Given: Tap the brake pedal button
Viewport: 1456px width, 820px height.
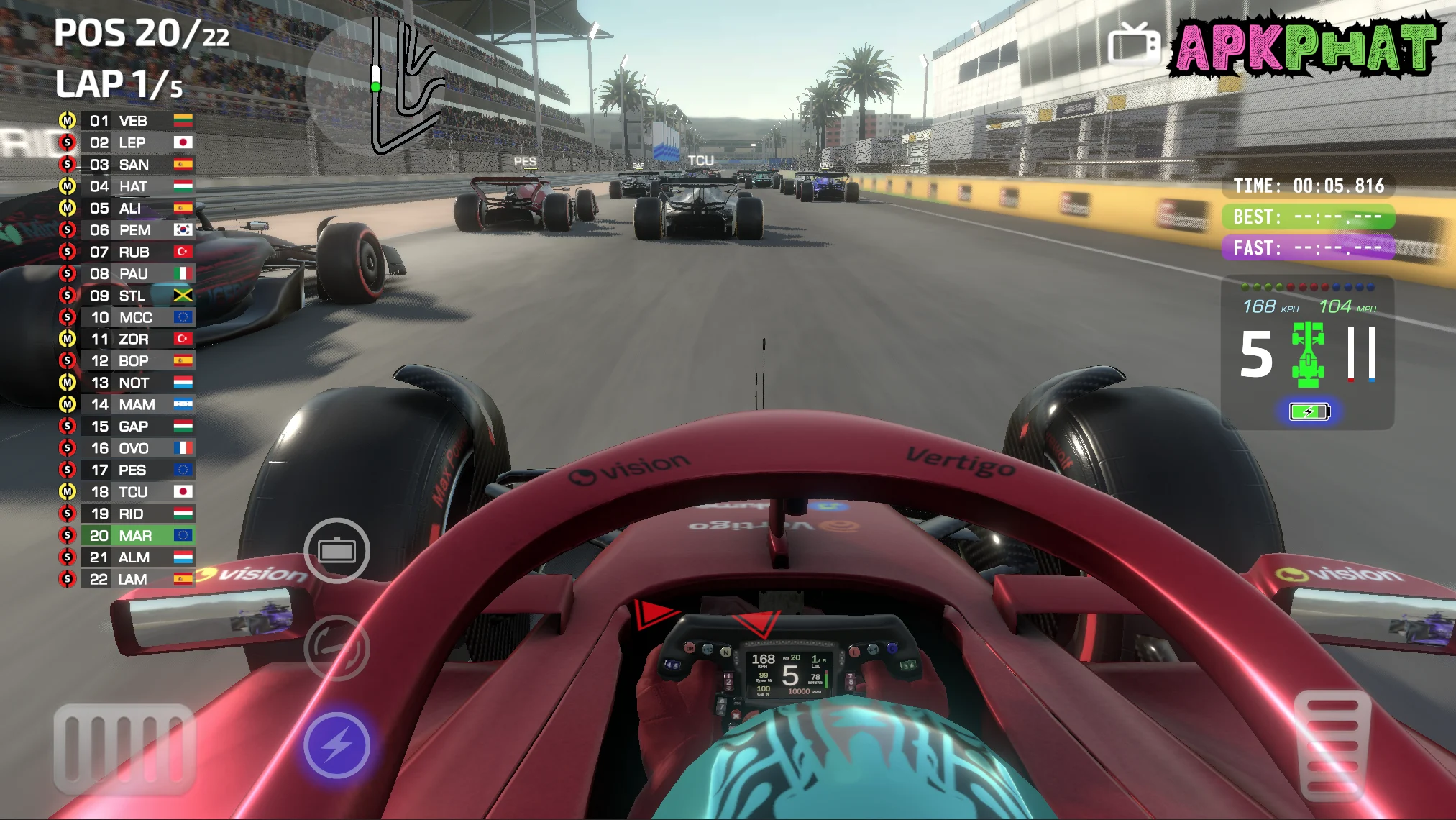Looking at the screenshot, I should click(x=124, y=748).
